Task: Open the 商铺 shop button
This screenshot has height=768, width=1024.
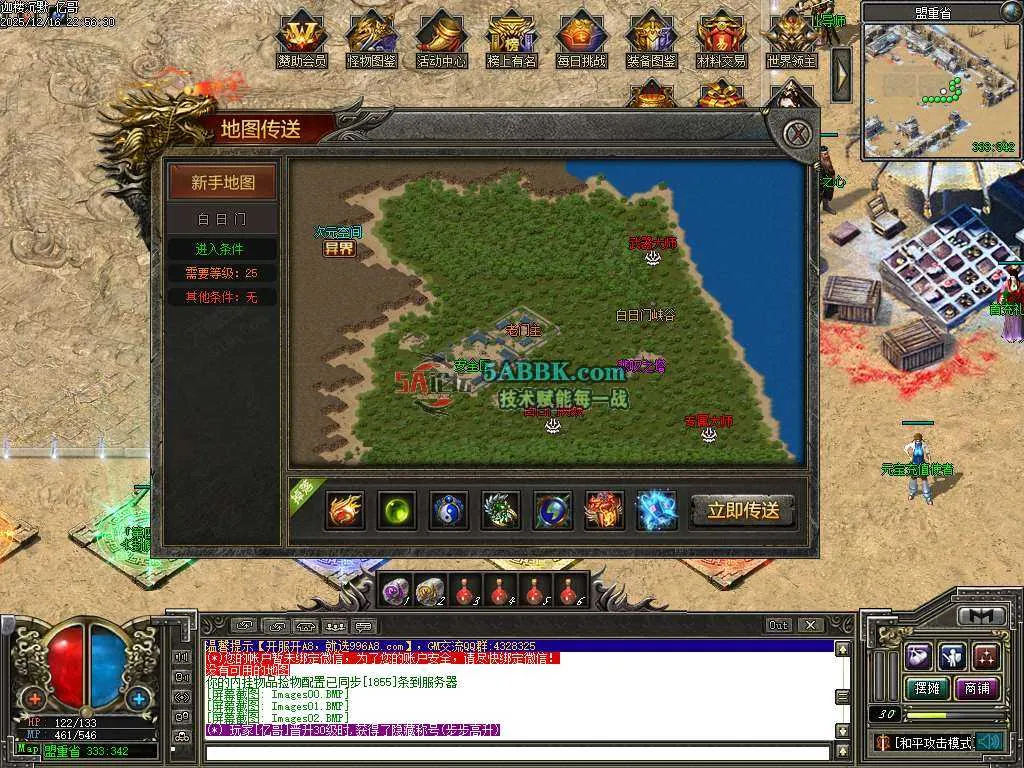Action: (x=977, y=688)
